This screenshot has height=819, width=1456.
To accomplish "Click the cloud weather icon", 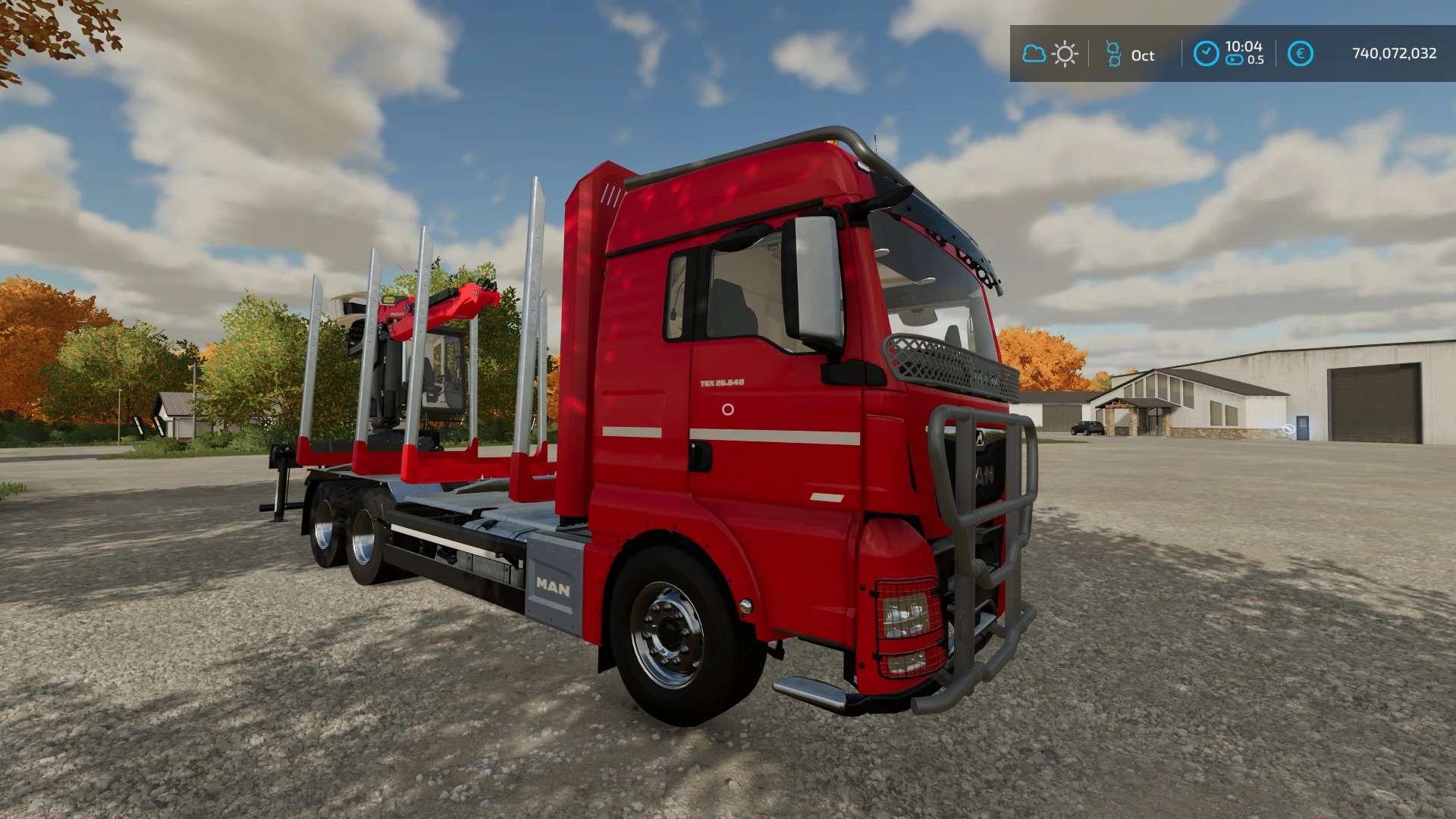I will pyautogui.click(x=1034, y=54).
